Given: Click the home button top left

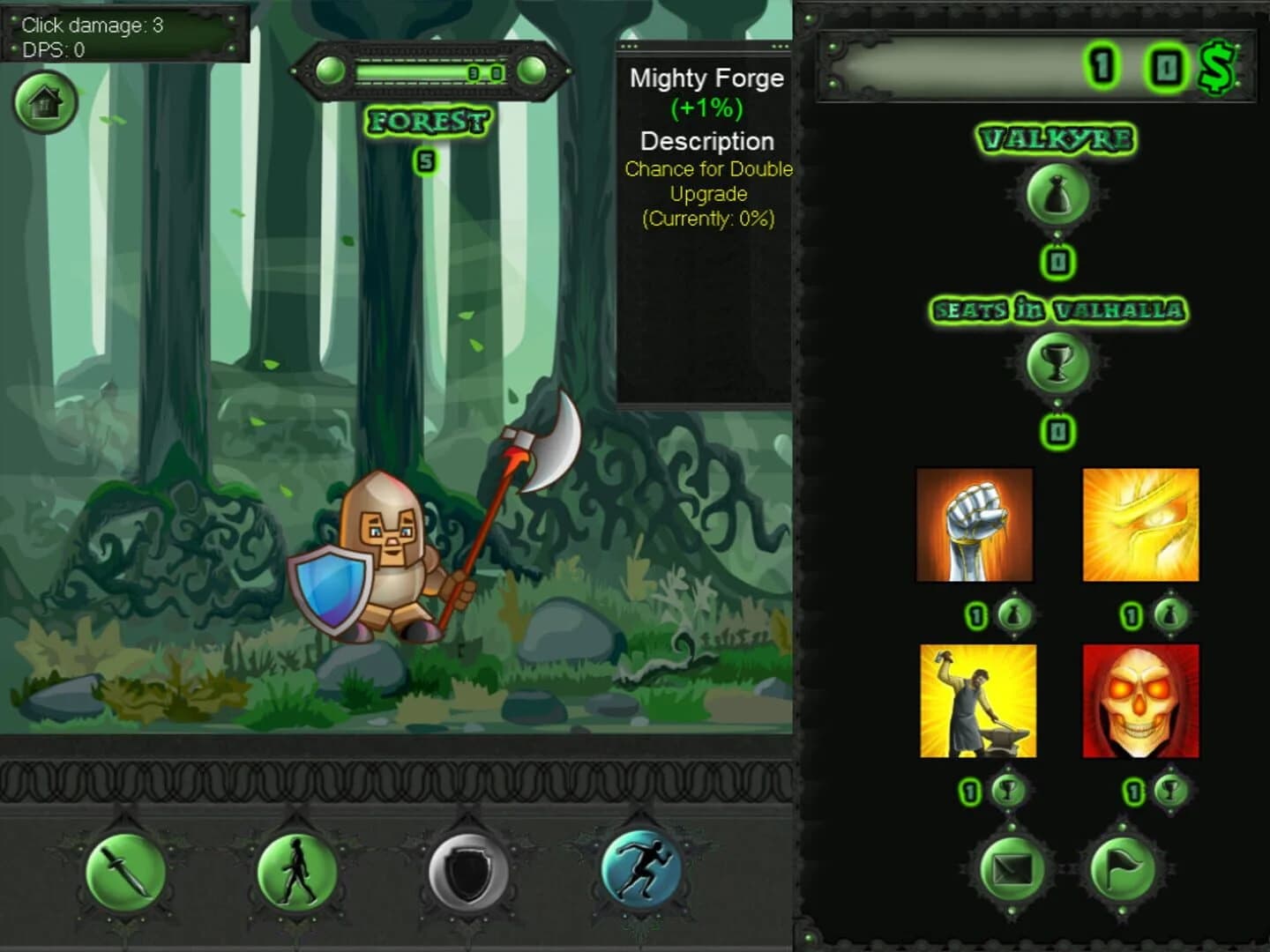Looking at the screenshot, I should pyautogui.click(x=44, y=102).
